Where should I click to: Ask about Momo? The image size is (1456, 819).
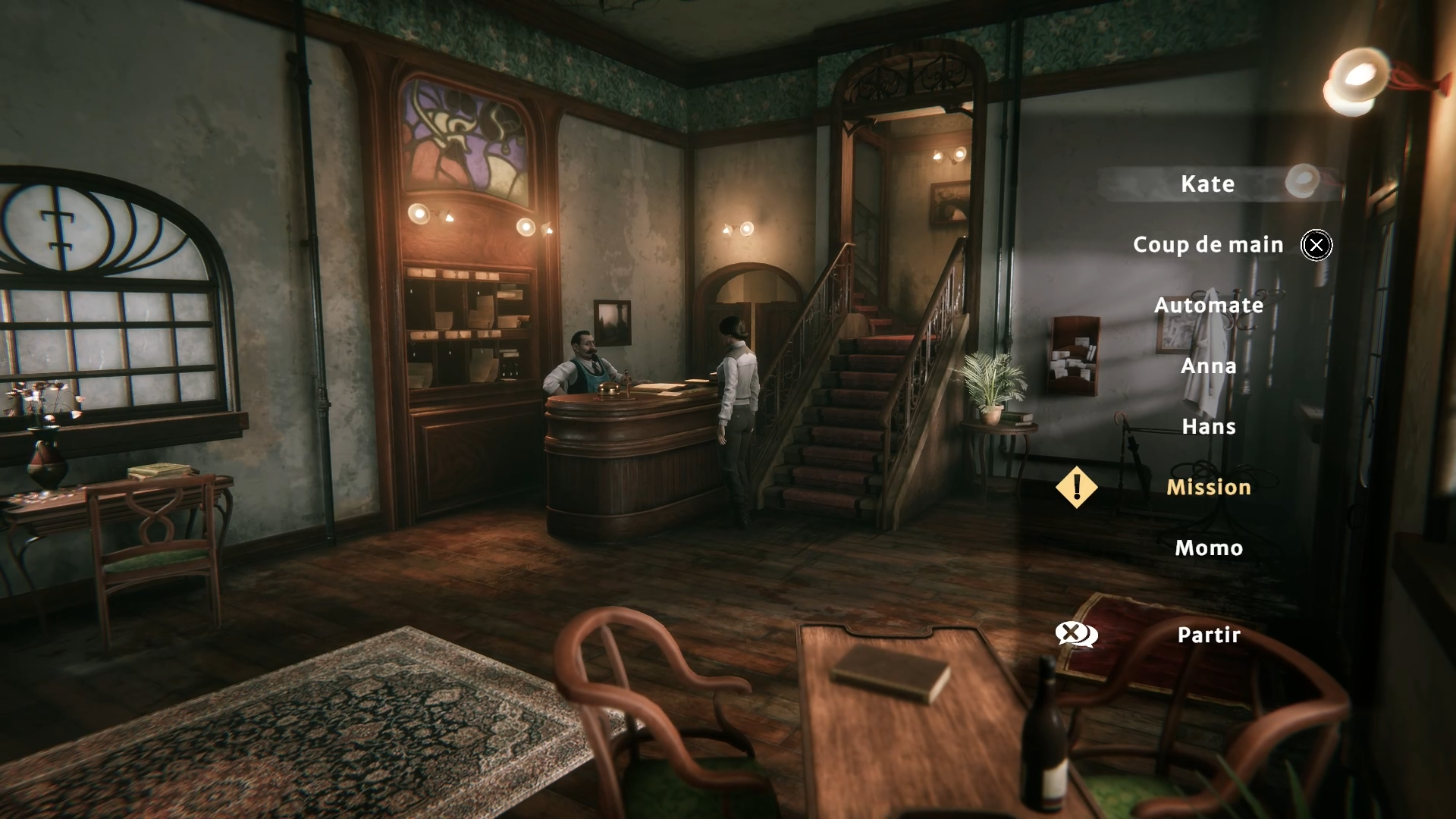click(1209, 548)
